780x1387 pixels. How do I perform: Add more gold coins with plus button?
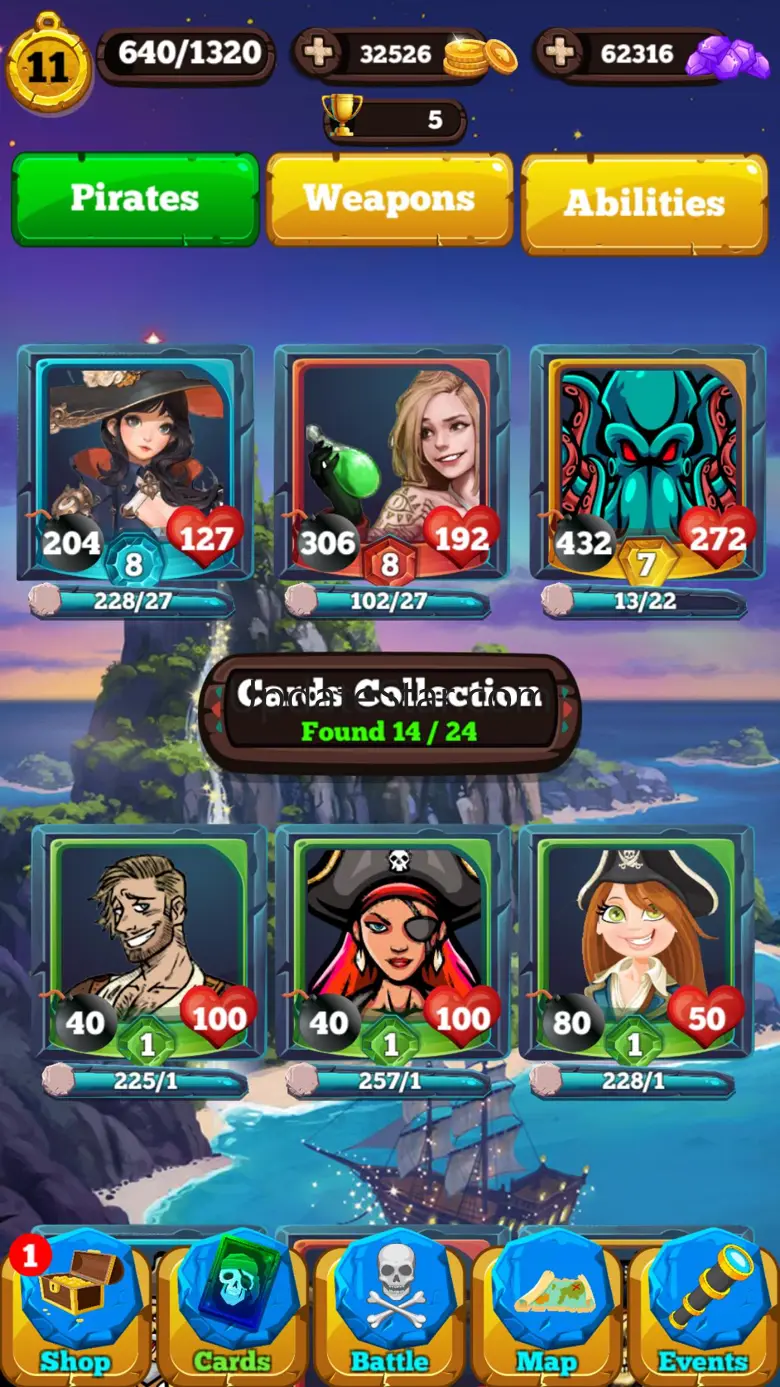pyautogui.click(x=320, y=53)
